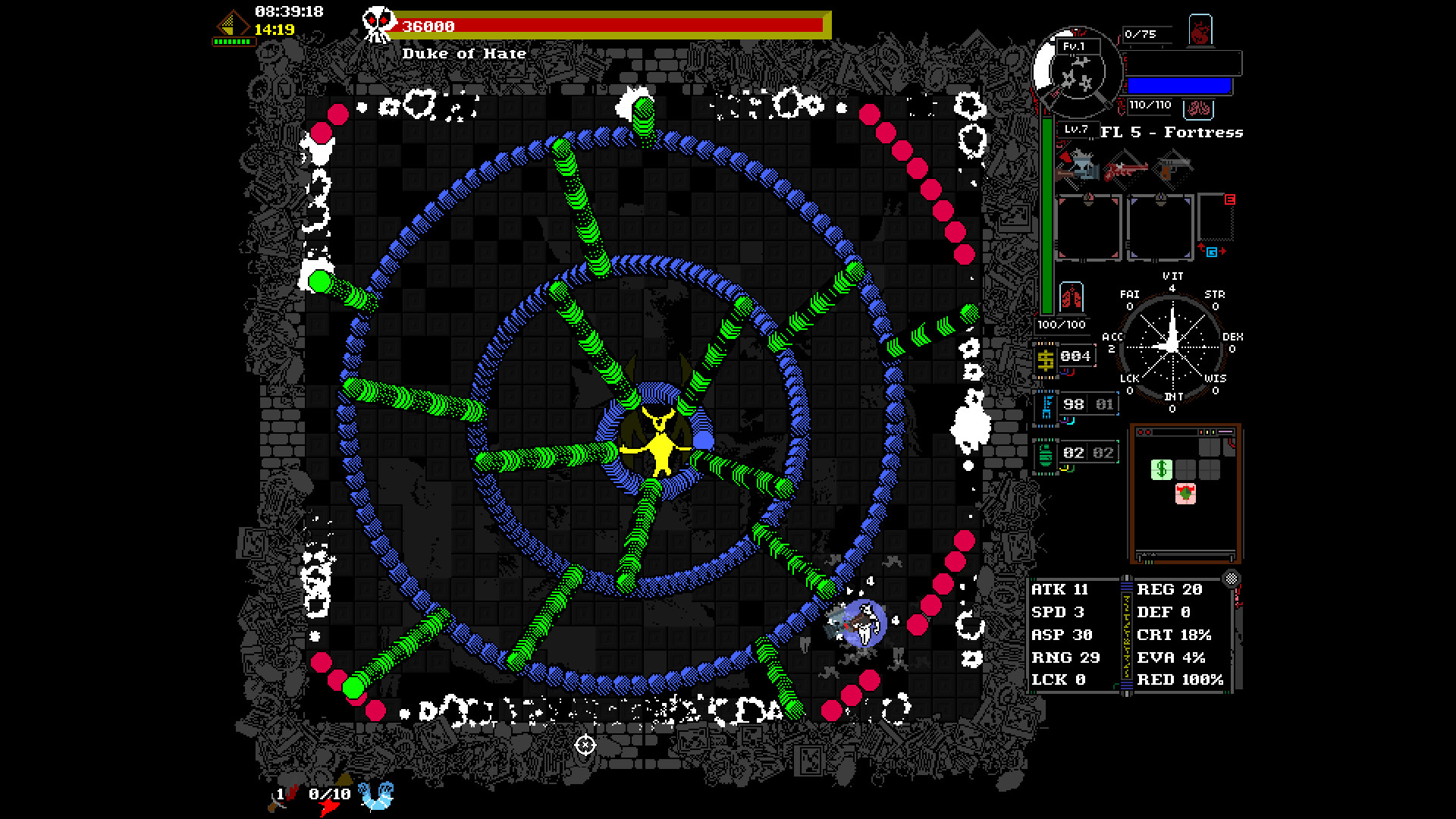
Task: Select the dollar item in the inventory grid
Action: [1162, 468]
